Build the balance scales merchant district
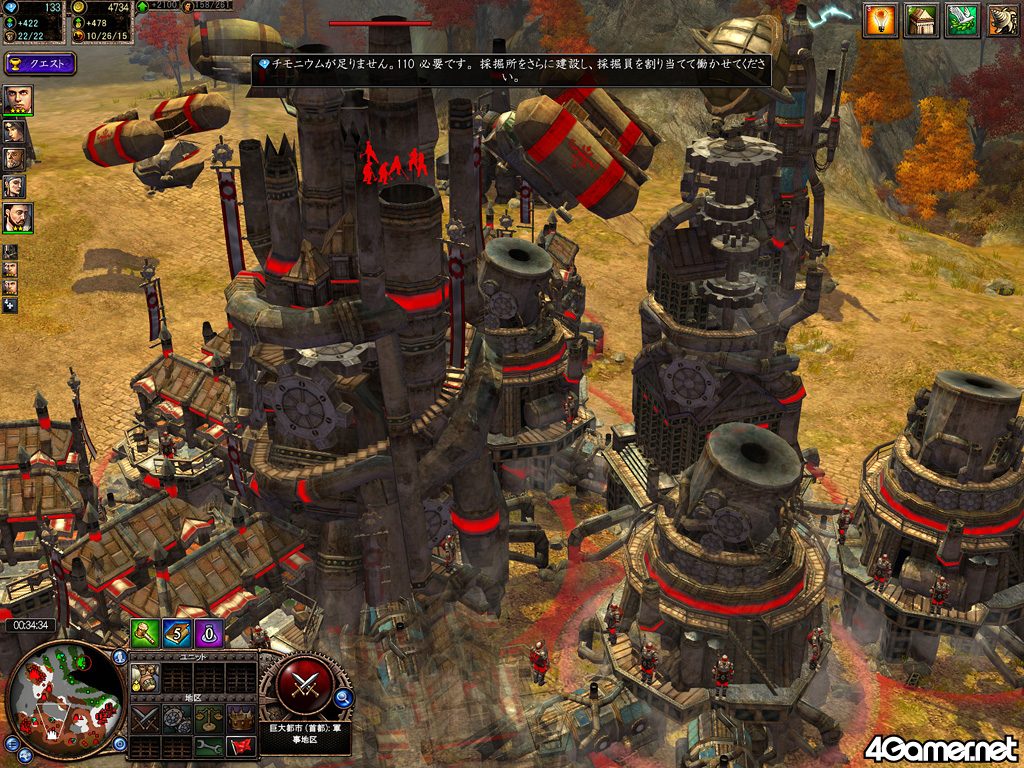Screen dimensions: 1024x768 tap(207, 716)
